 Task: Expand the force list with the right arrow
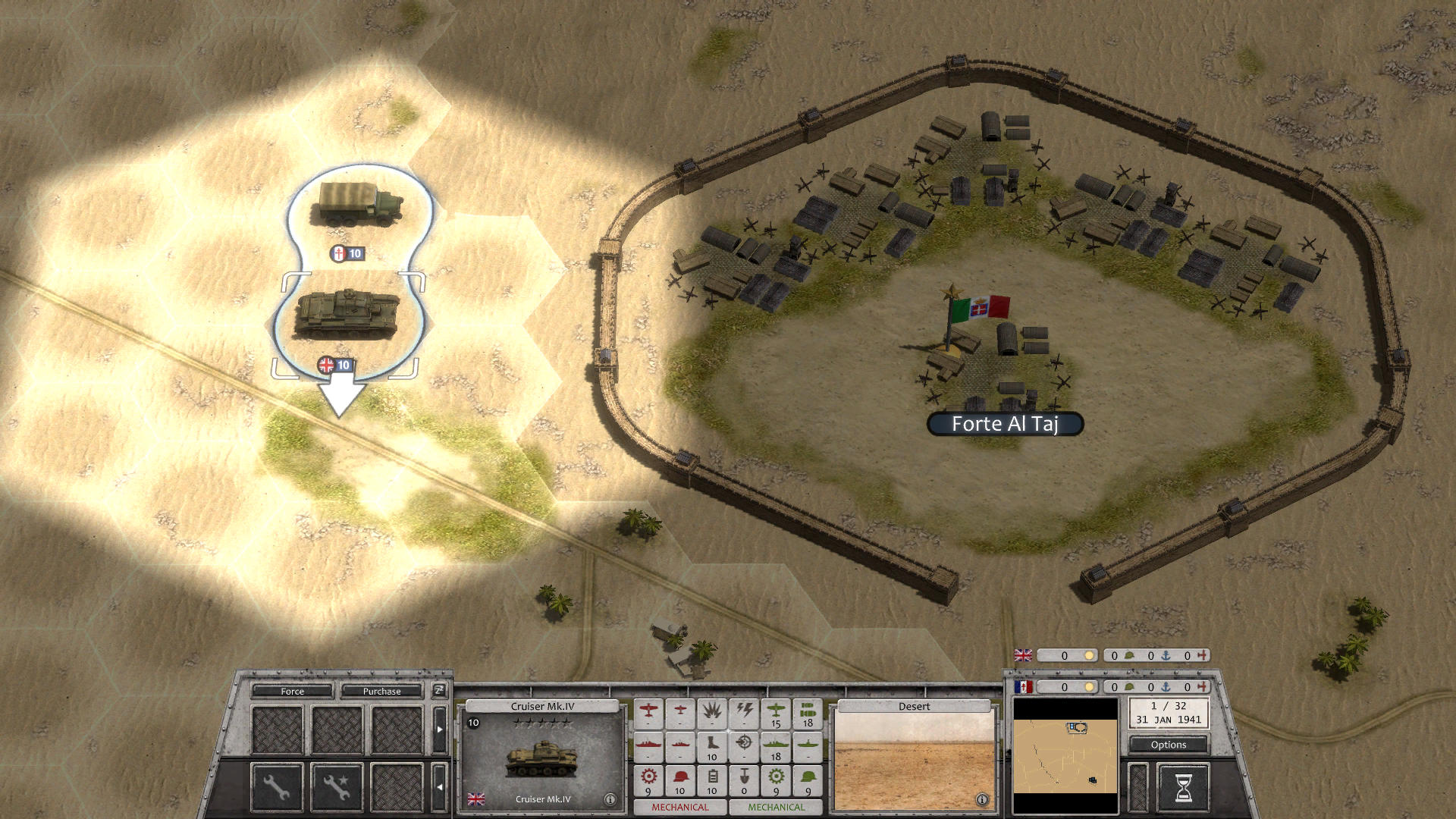tap(438, 728)
